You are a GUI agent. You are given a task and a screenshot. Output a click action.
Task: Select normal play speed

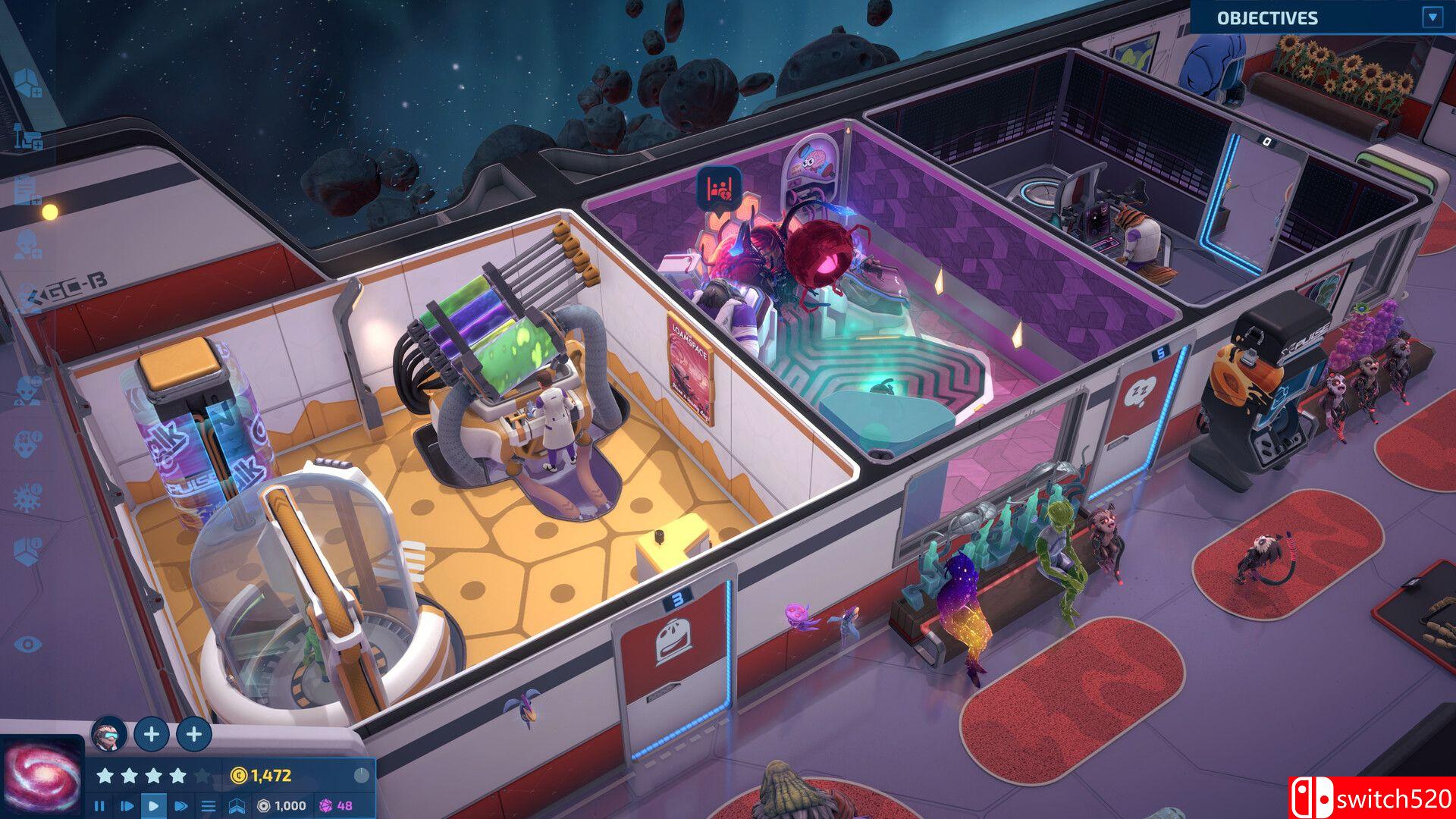pos(154,805)
